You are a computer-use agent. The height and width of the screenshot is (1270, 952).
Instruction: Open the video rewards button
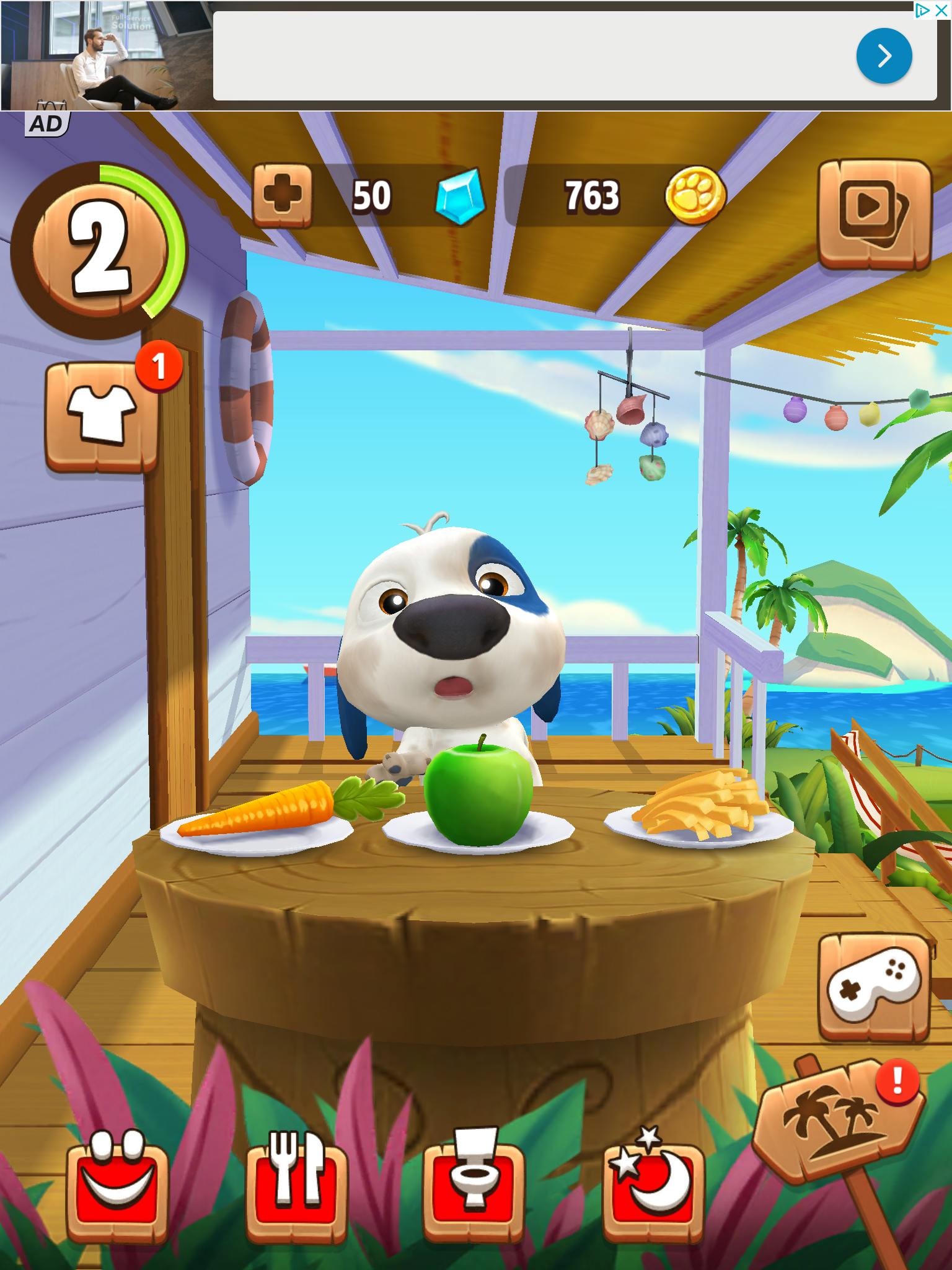point(875,213)
